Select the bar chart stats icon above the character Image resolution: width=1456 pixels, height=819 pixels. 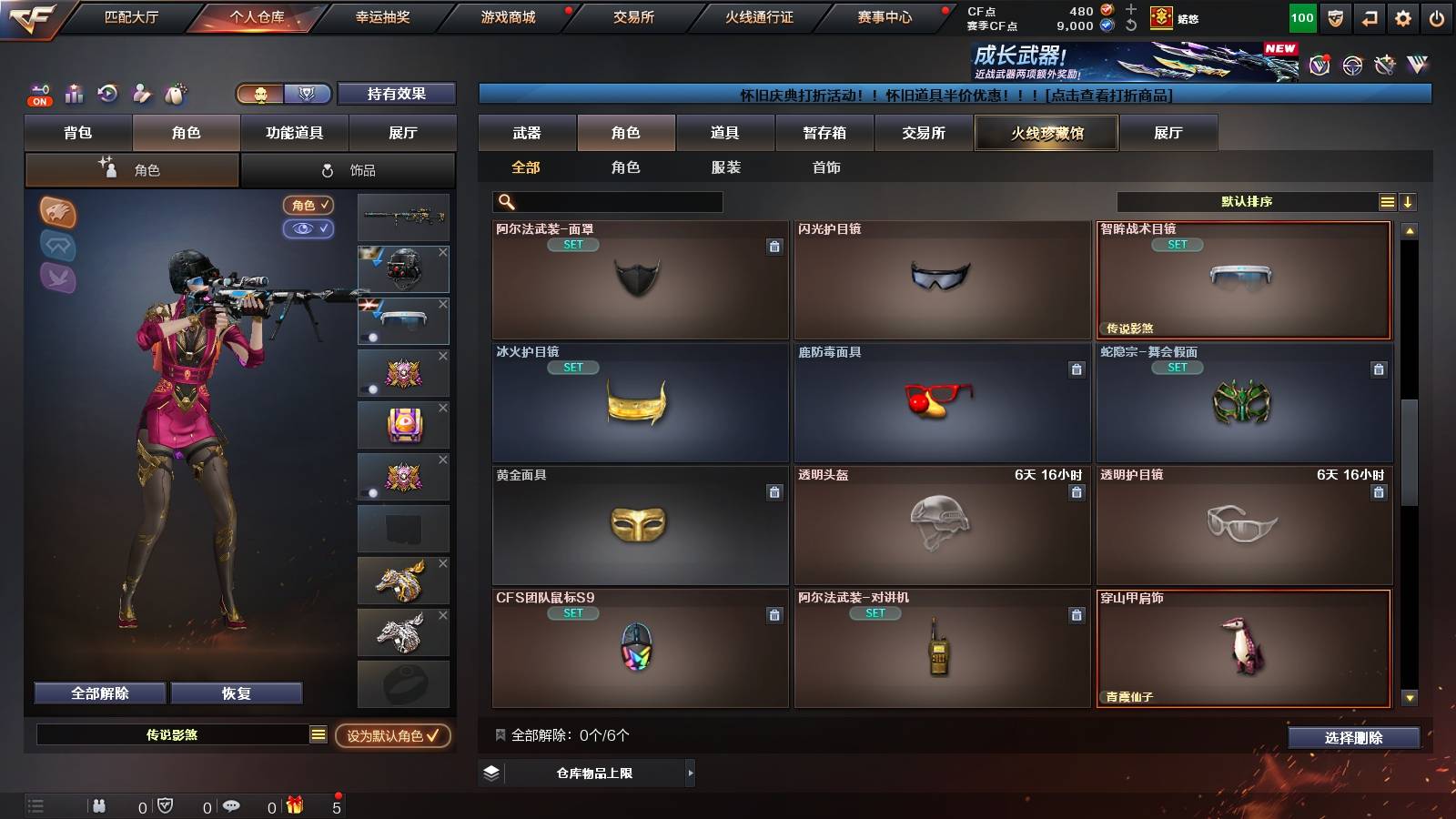73,94
